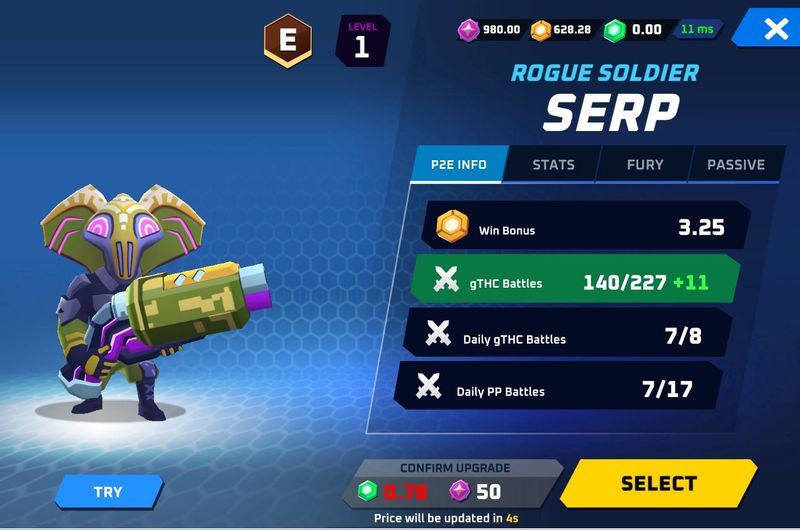View the PASSIVE tab
This screenshot has width=800, height=530.
(736, 164)
